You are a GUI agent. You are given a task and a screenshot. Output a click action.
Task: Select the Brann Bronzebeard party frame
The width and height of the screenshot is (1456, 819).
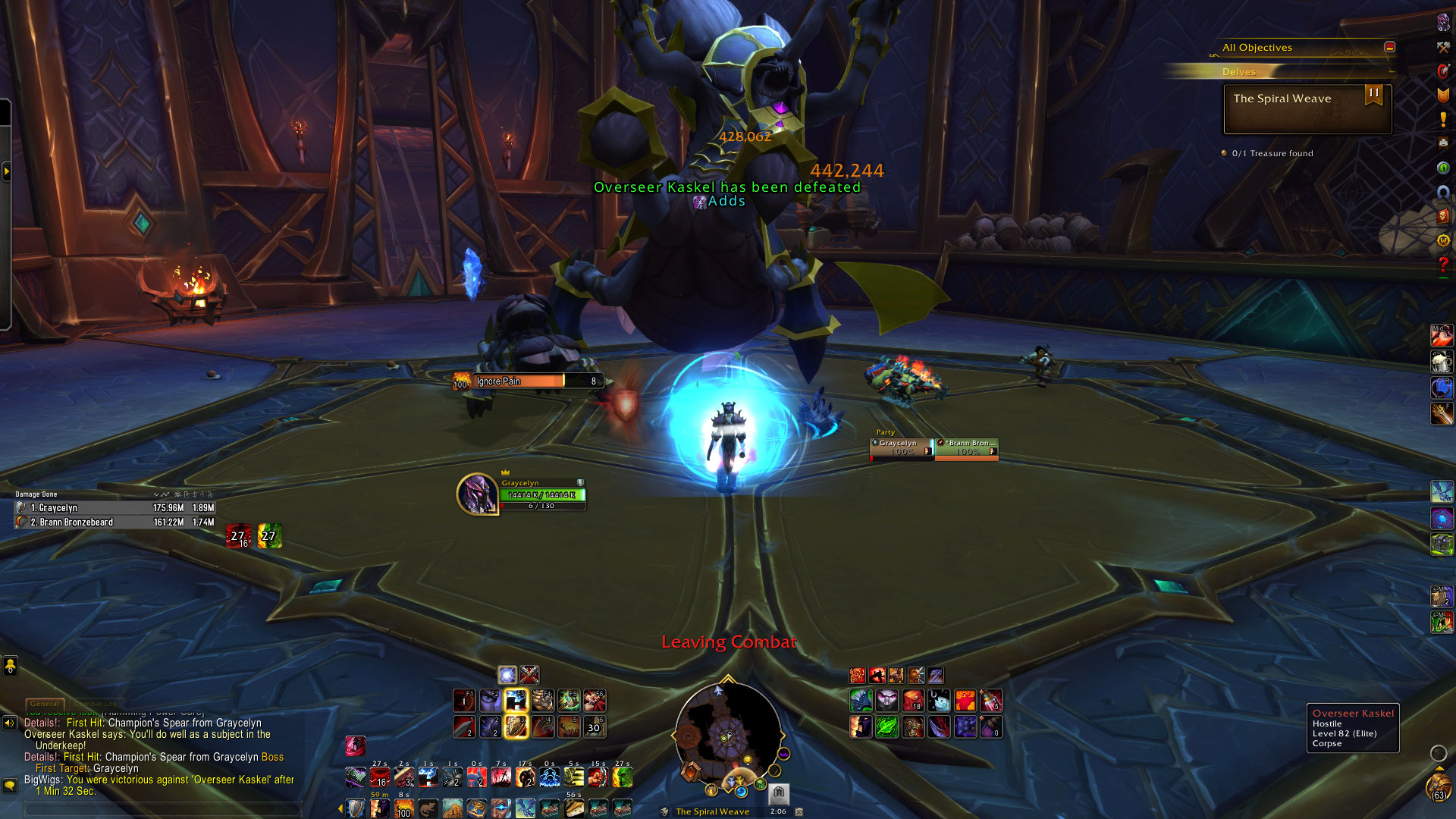pyautogui.click(x=966, y=448)
